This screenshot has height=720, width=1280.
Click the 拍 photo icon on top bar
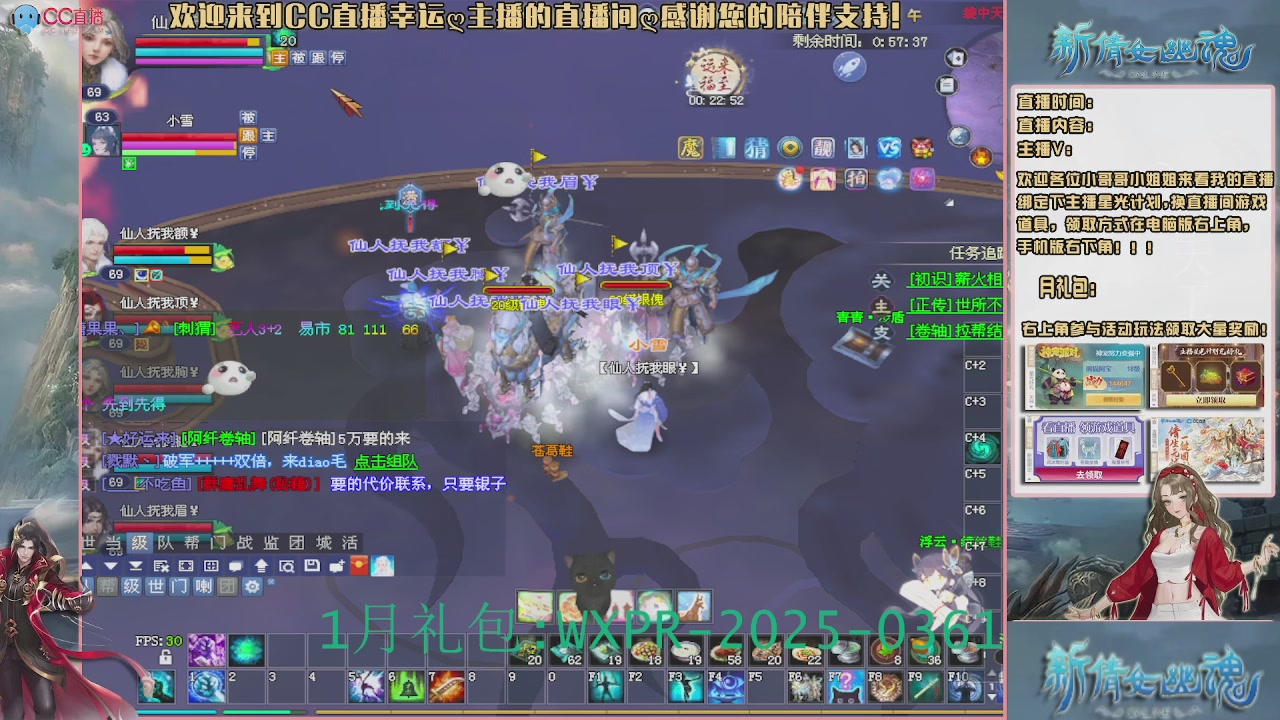pos(856,179)
